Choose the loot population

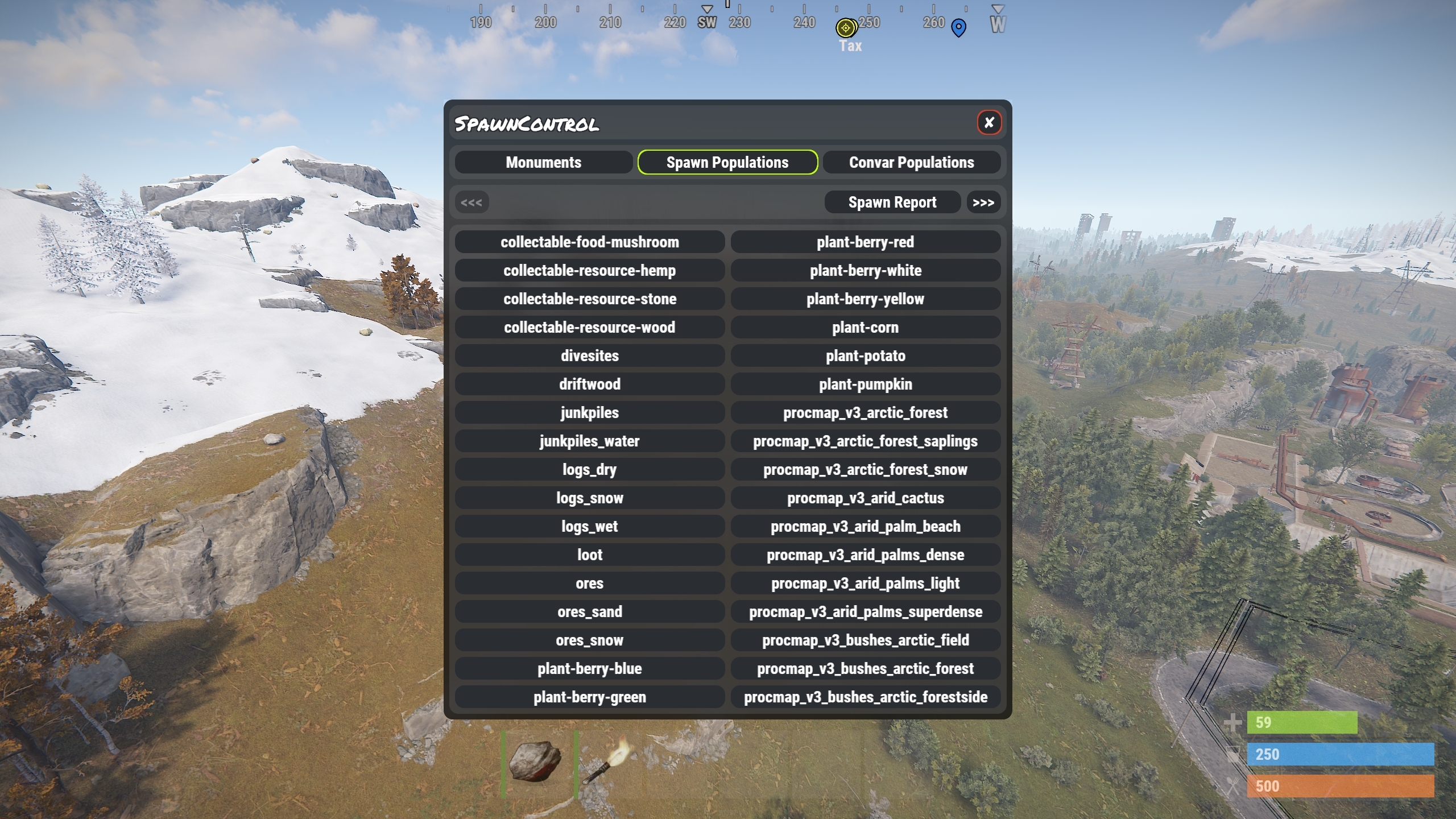tap(589, 555)
